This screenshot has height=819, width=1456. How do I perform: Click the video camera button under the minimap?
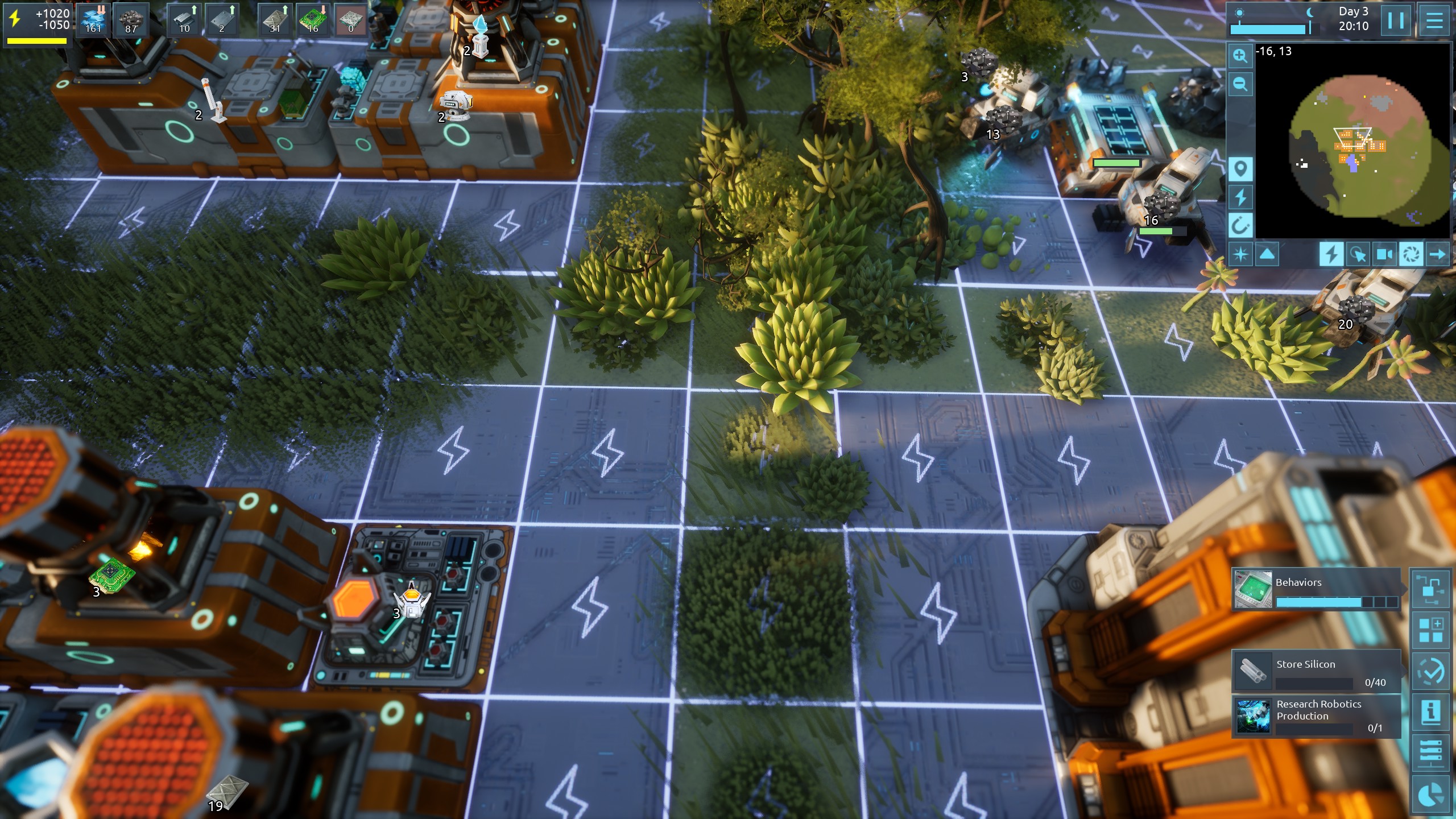pyautogui.click(x=1385, y=254)
